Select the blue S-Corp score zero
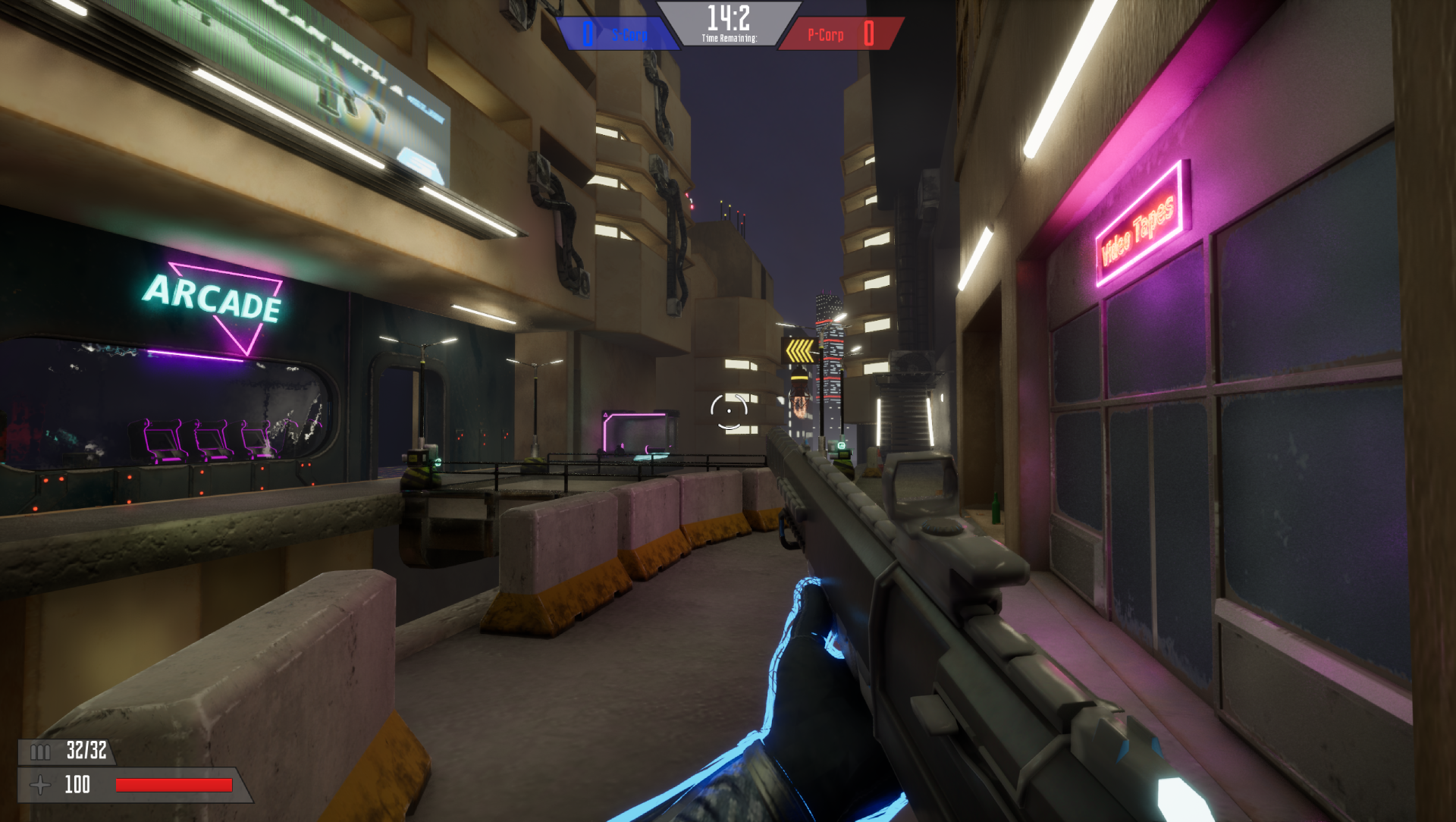Screen dimensions: 1456x822 [x=586, y=34]
